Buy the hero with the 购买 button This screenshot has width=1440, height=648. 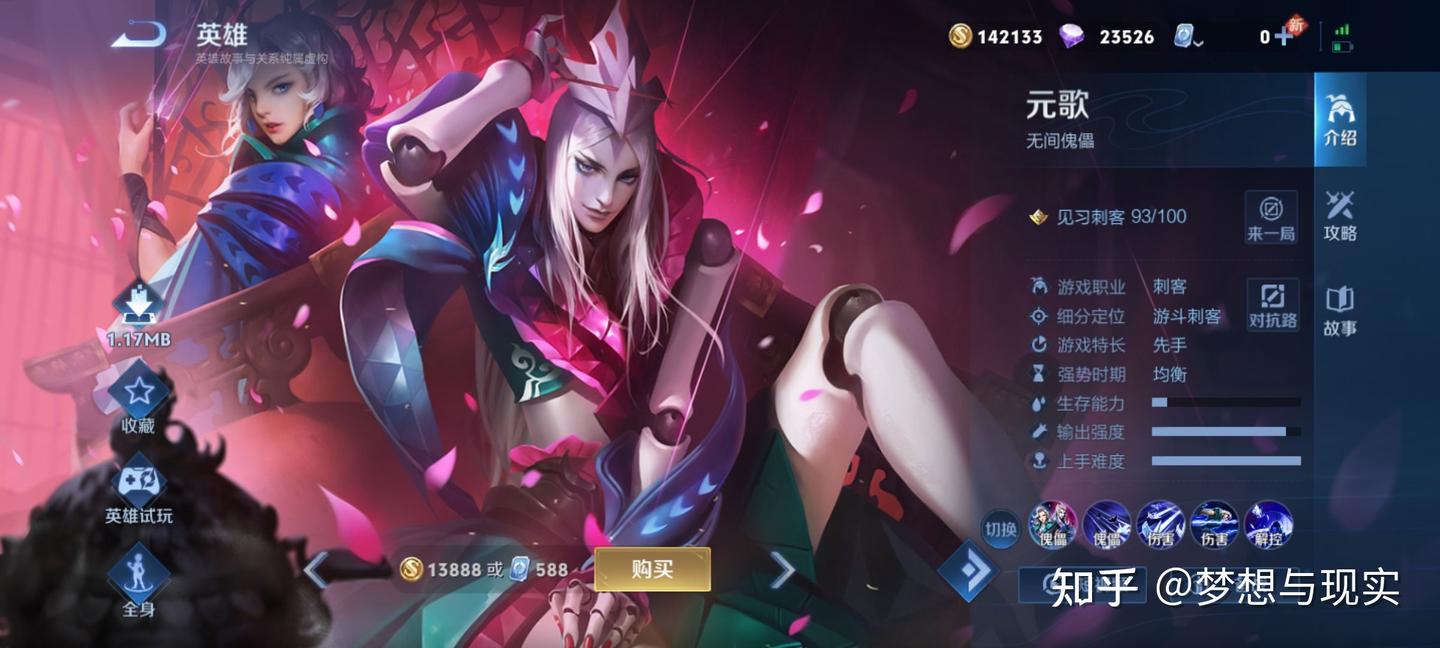click(x=652, y=569)
